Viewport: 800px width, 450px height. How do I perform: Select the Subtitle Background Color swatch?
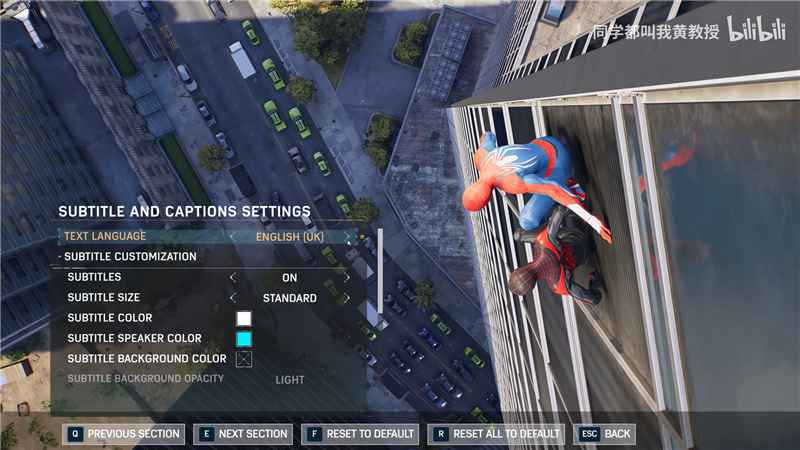tap(244, 359)
